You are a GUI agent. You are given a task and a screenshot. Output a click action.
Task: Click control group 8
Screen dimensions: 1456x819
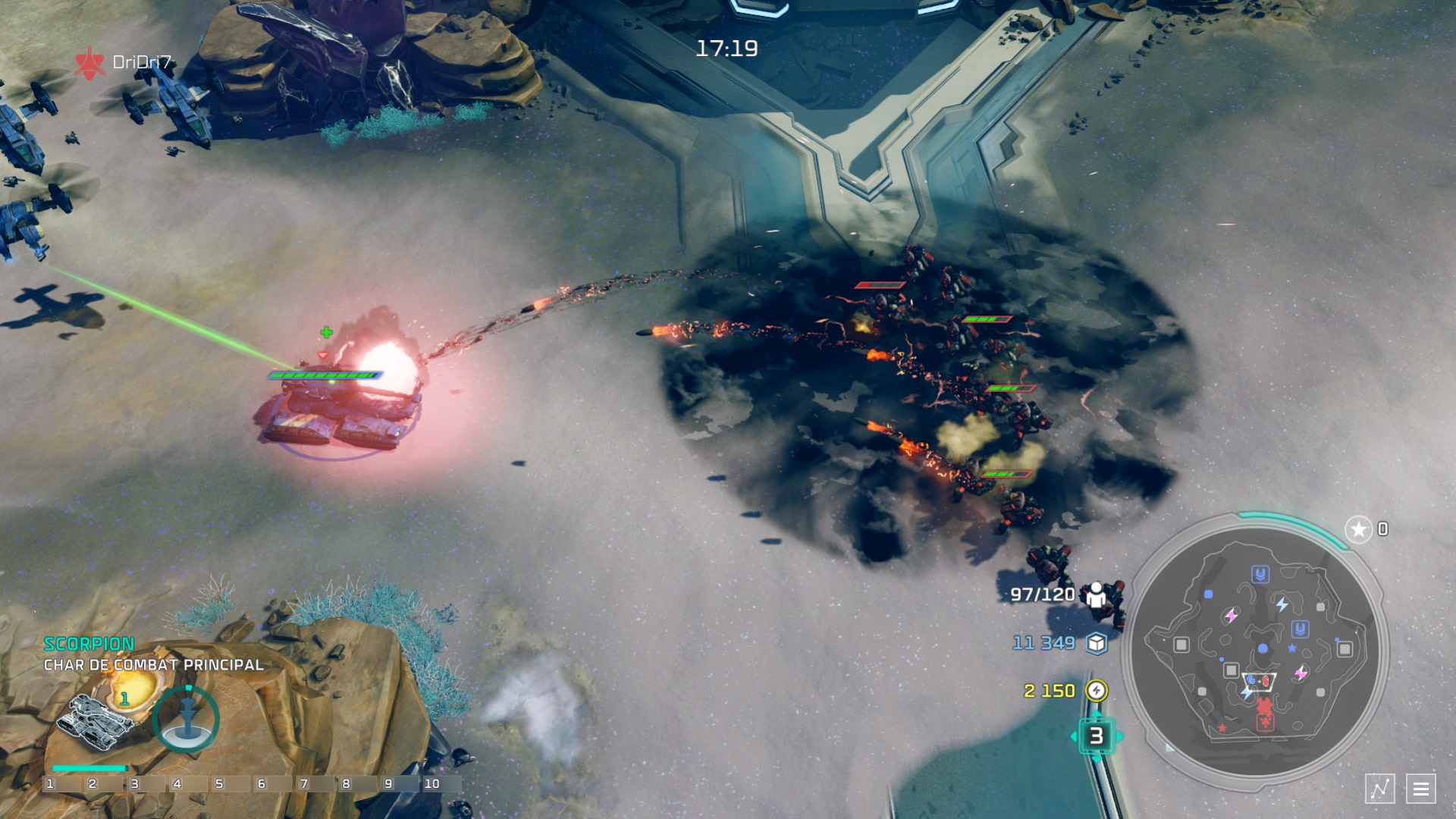coord(347,784)
